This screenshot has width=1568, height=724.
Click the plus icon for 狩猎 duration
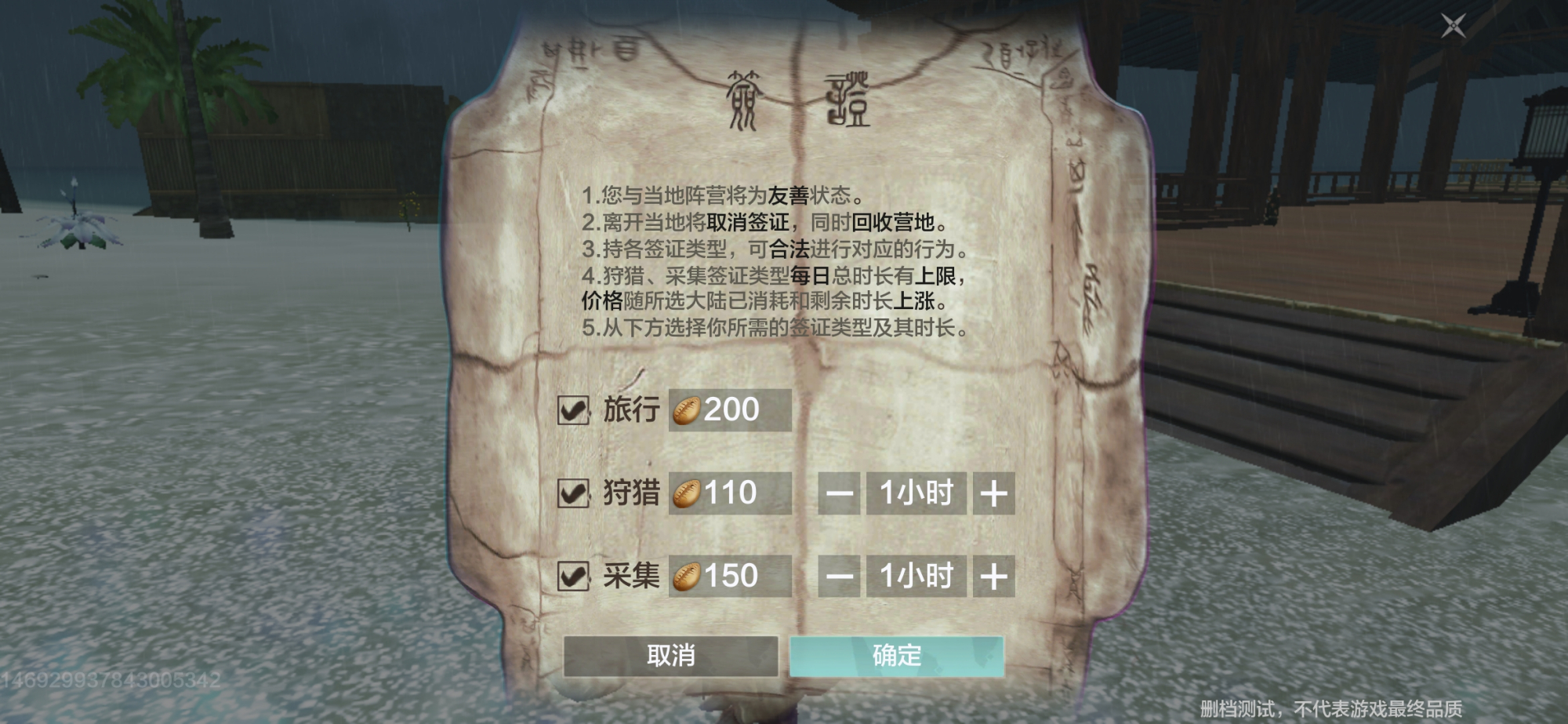(x=994, y=493)
